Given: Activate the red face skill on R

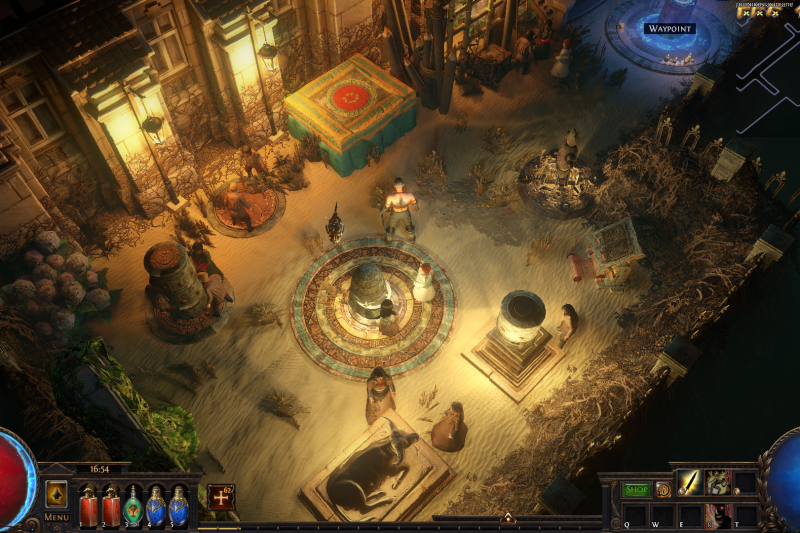Looking at the screenshot, I should [717, 515].
